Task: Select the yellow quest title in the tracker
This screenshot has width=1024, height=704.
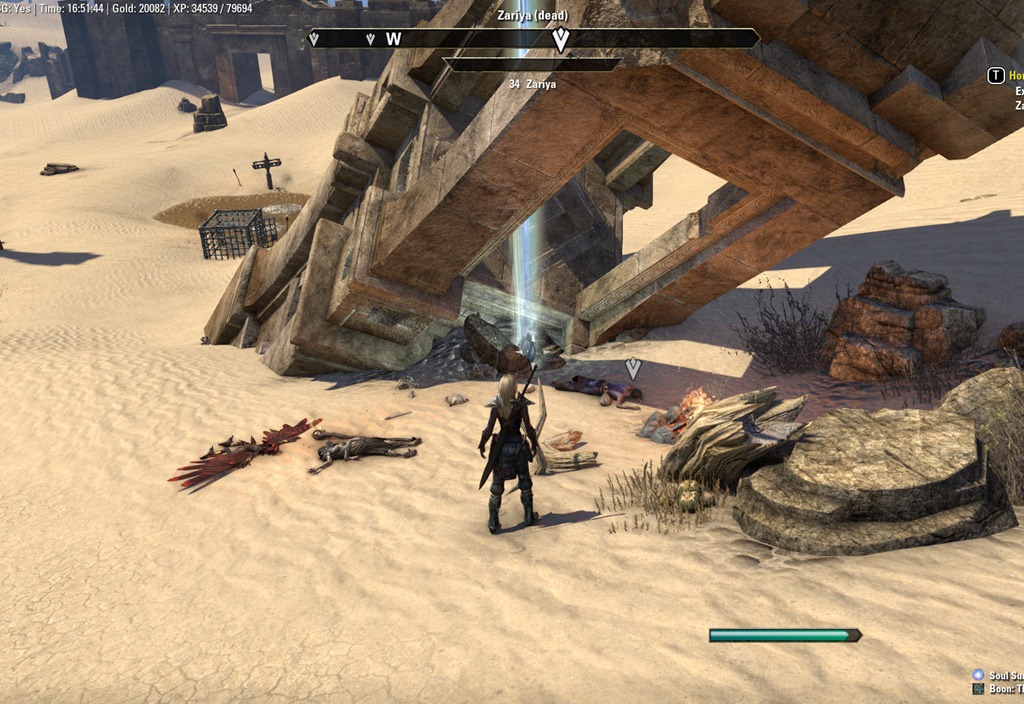Action: click(x=1016, y=76)
